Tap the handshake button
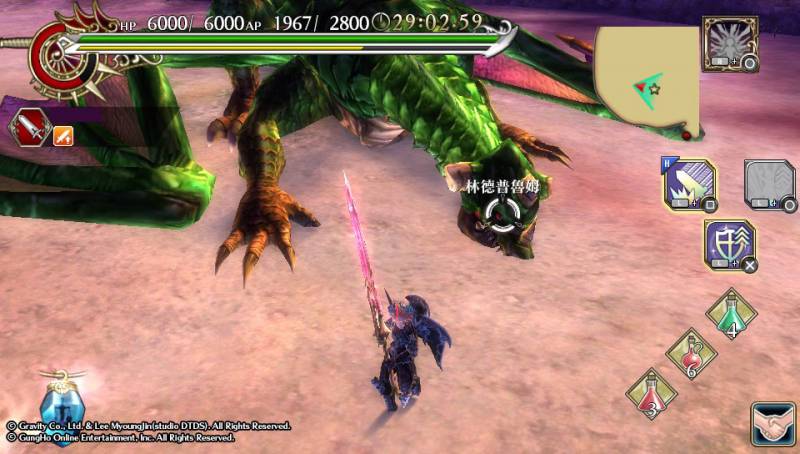Viewport: 800px width, 454px height. click(773, 423)
